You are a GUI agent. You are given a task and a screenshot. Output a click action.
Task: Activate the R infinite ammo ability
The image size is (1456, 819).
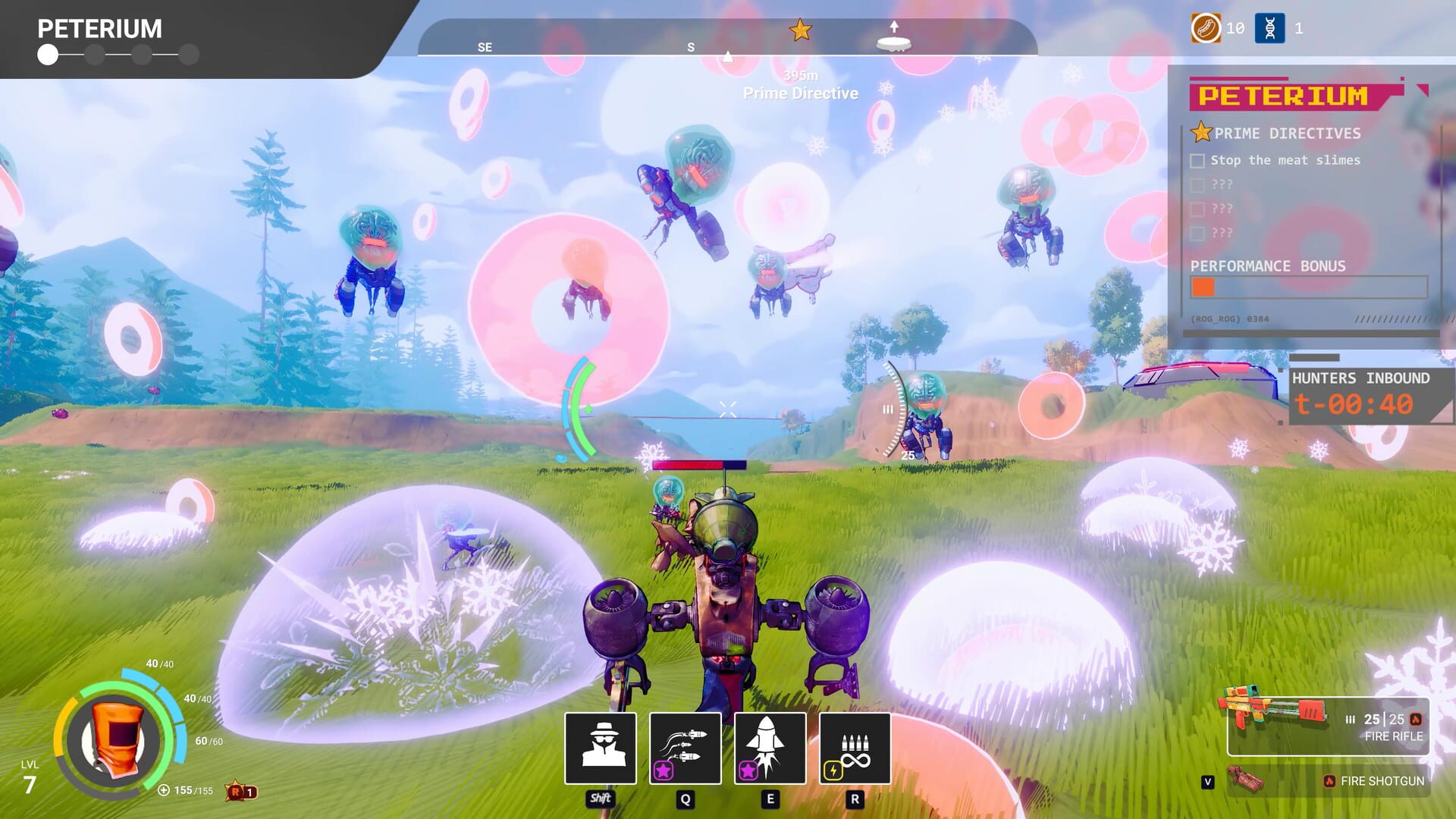pos(855,749)
